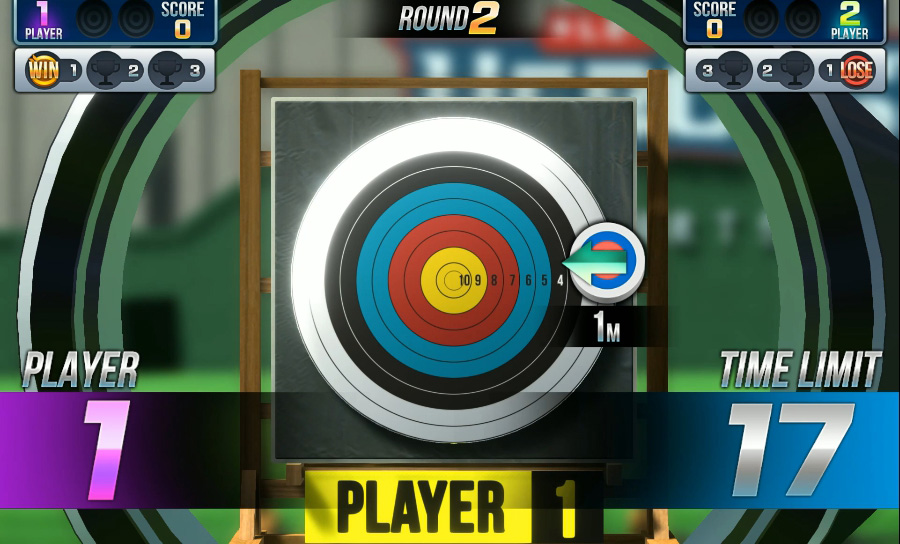The image size is (900, 544).
Task: Select Player 2's red LOSE badge
Action: tap(857, 71)
